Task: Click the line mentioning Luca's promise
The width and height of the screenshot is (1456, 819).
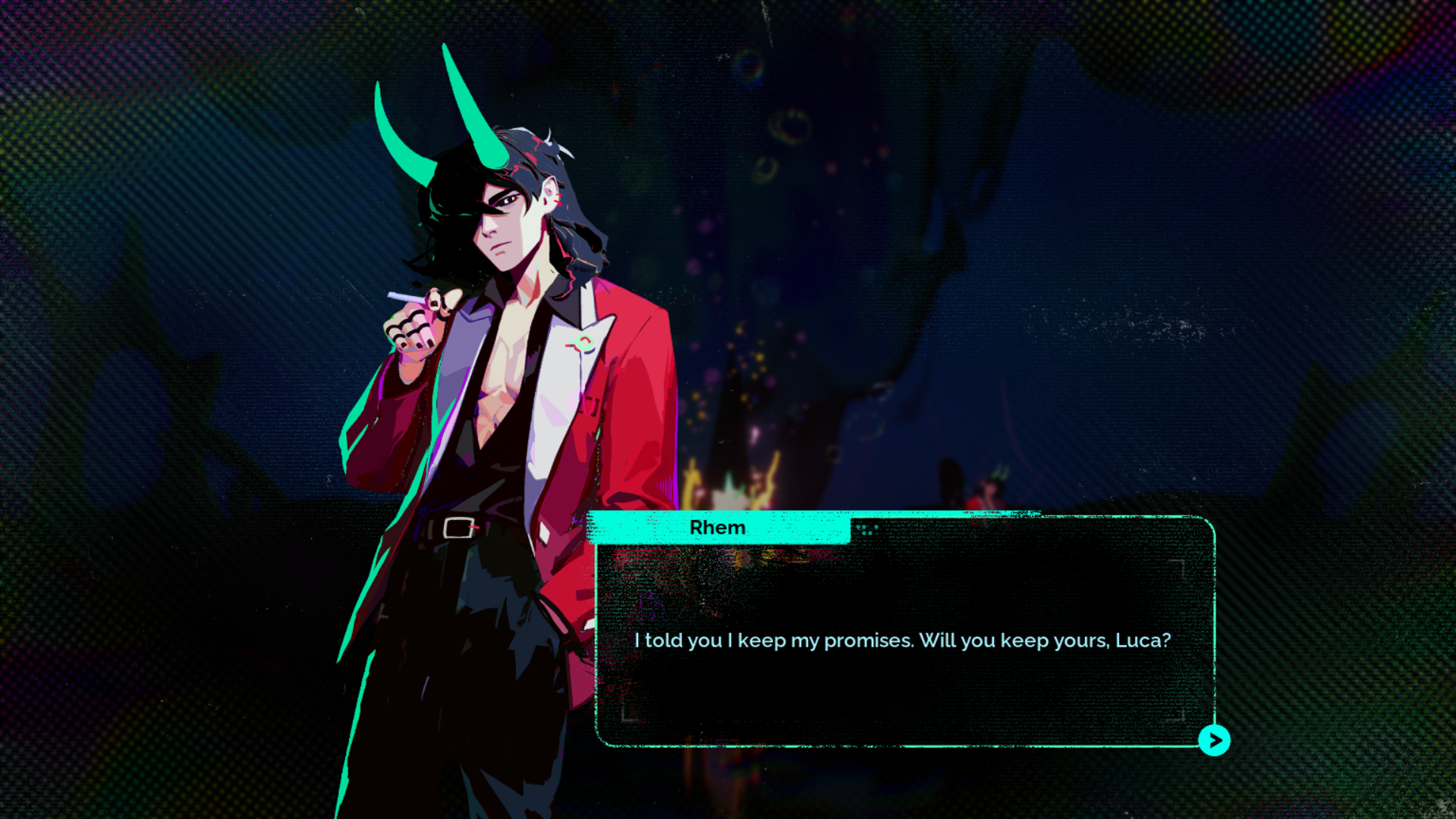Action: 901,640
